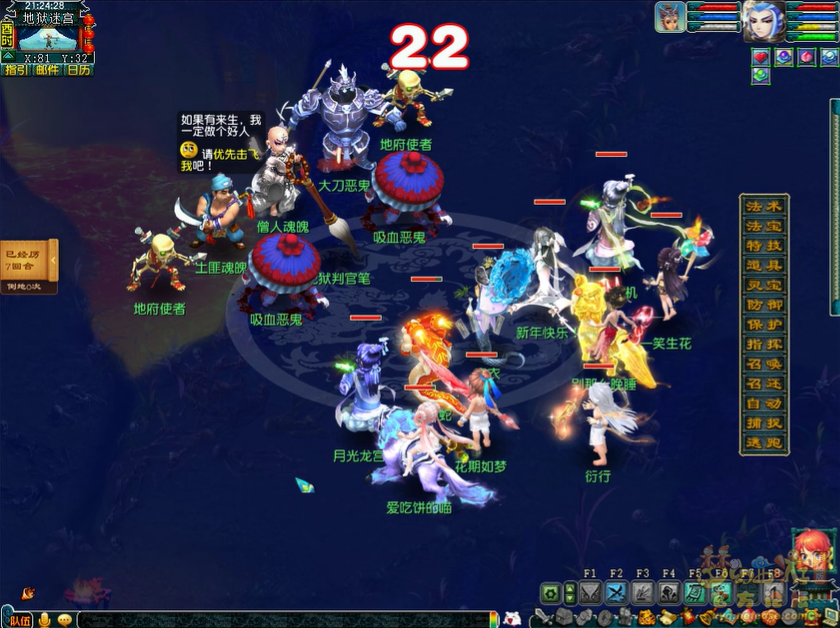Open the 特技 special skill command
840x628 pixels.
tap(764, 246)
